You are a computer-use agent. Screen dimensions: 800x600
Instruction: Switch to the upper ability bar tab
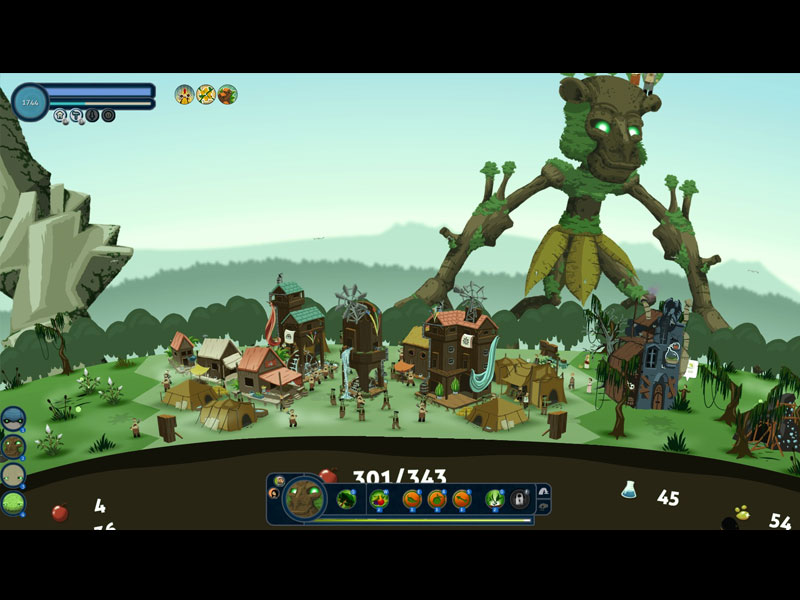[543, 491]
